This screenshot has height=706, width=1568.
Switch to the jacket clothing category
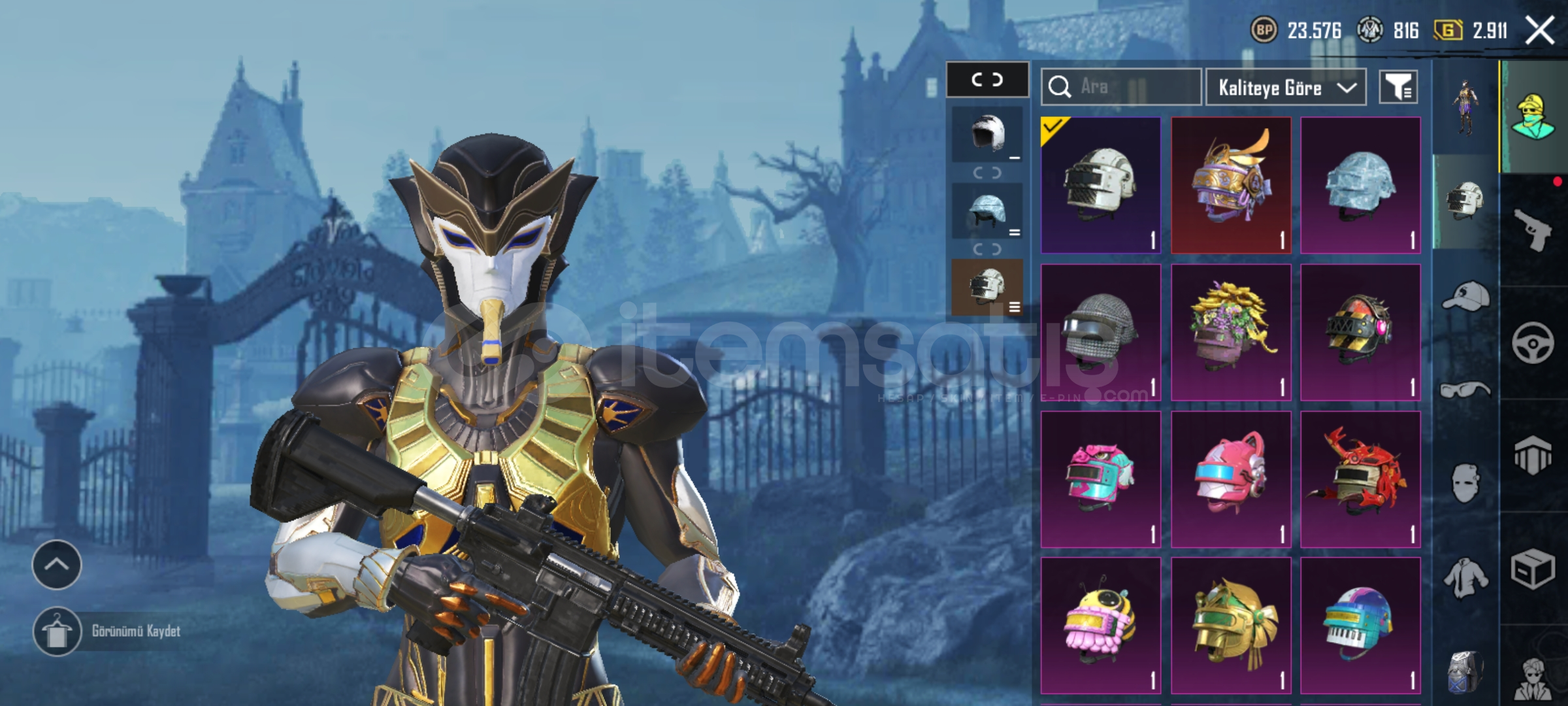(x=1465, y=578)
